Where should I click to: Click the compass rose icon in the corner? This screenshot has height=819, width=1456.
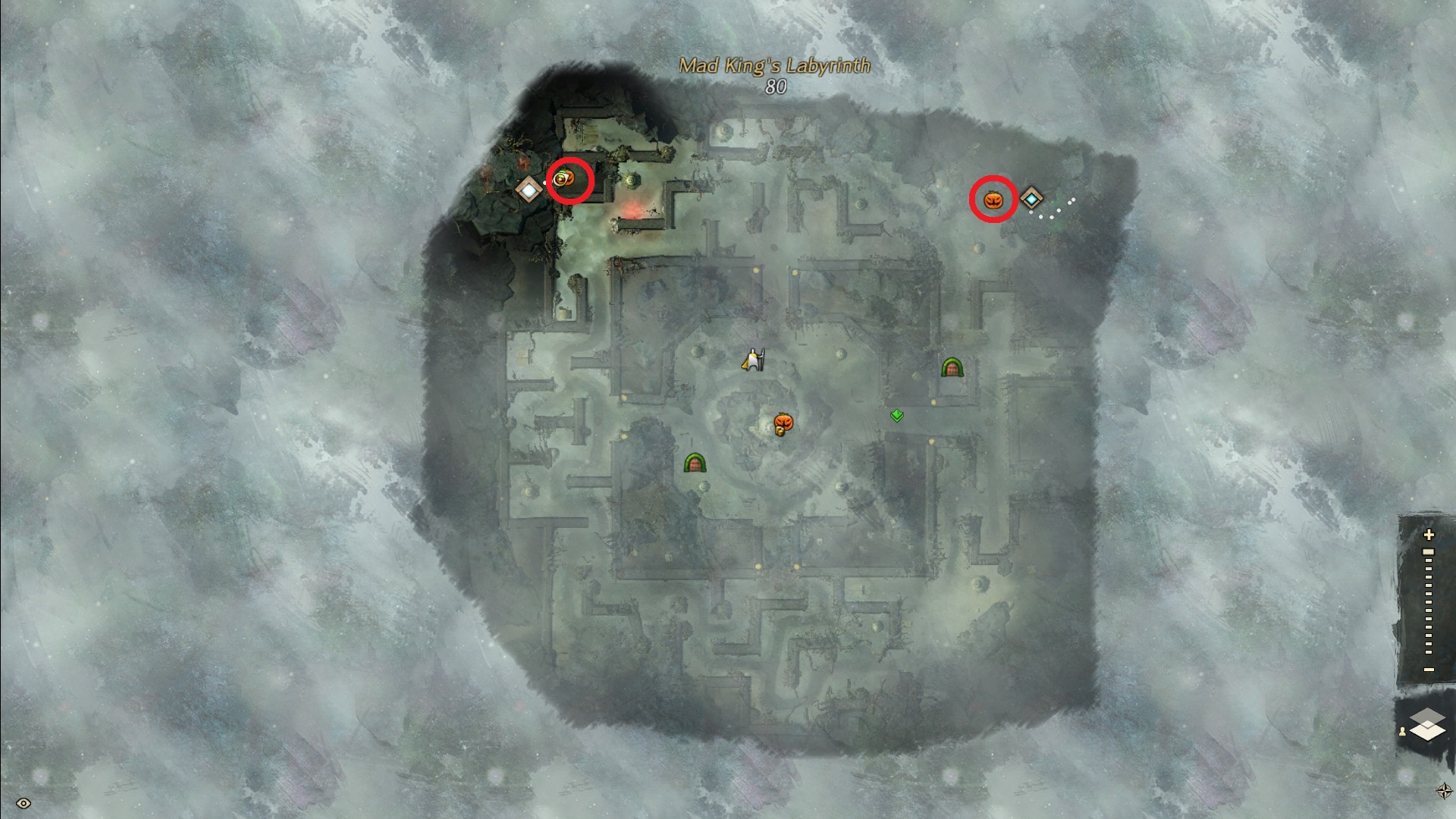1444,791
